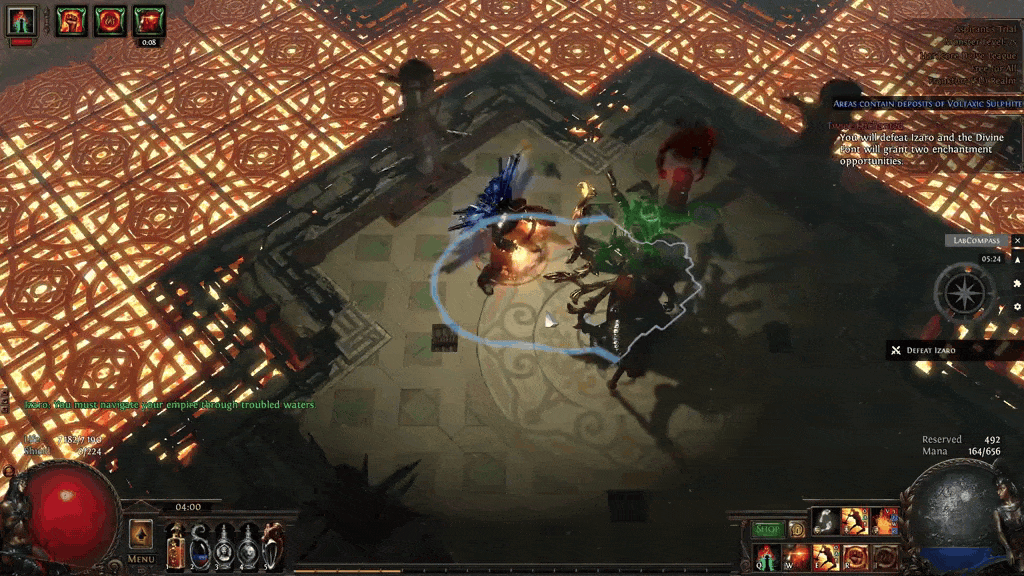Activate the skill bound to Q
The image size is (1024, 576).
[x=767, y=557]
